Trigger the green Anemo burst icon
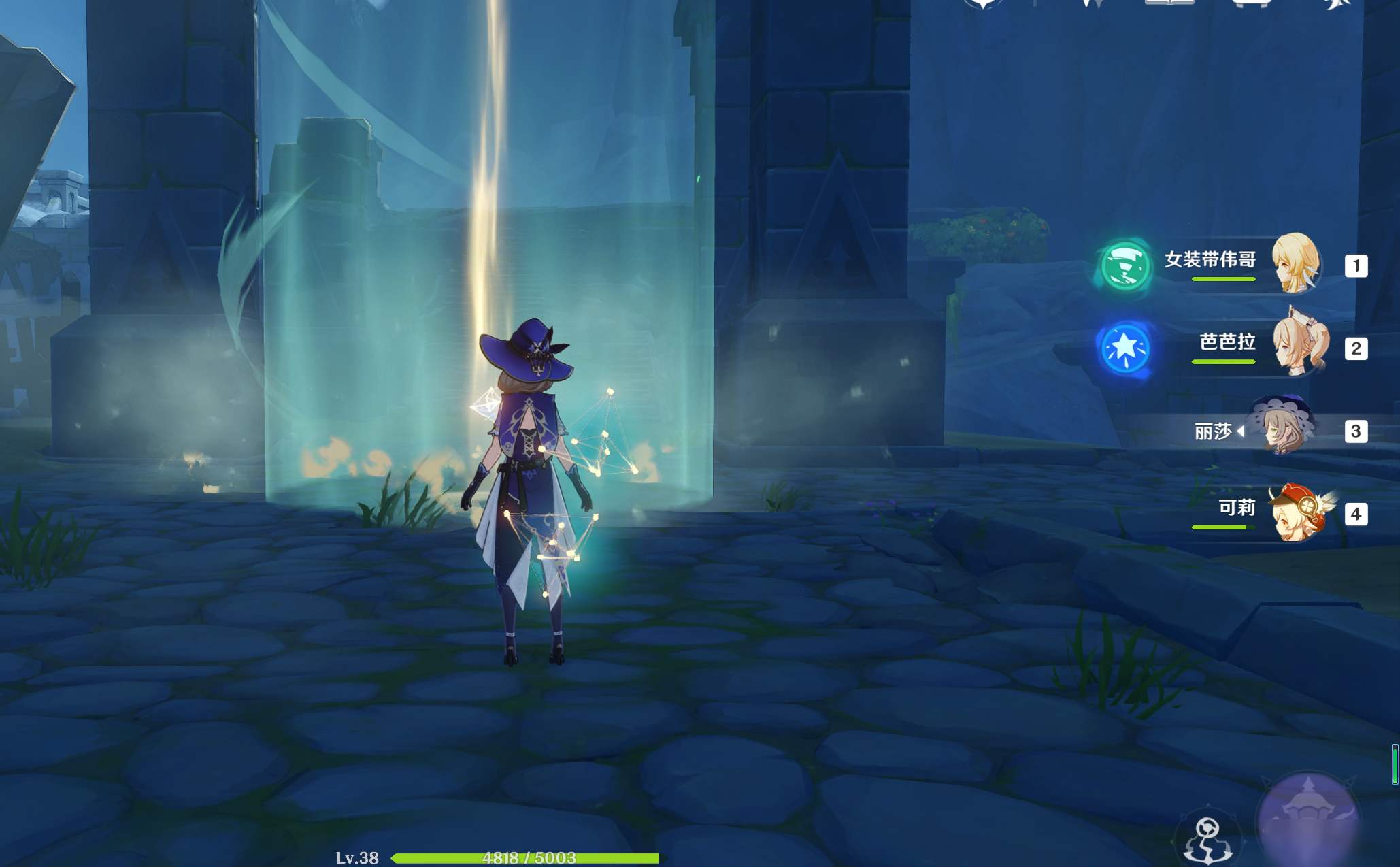Viewport: 1400px width, 867px height. pos(1125,266)
